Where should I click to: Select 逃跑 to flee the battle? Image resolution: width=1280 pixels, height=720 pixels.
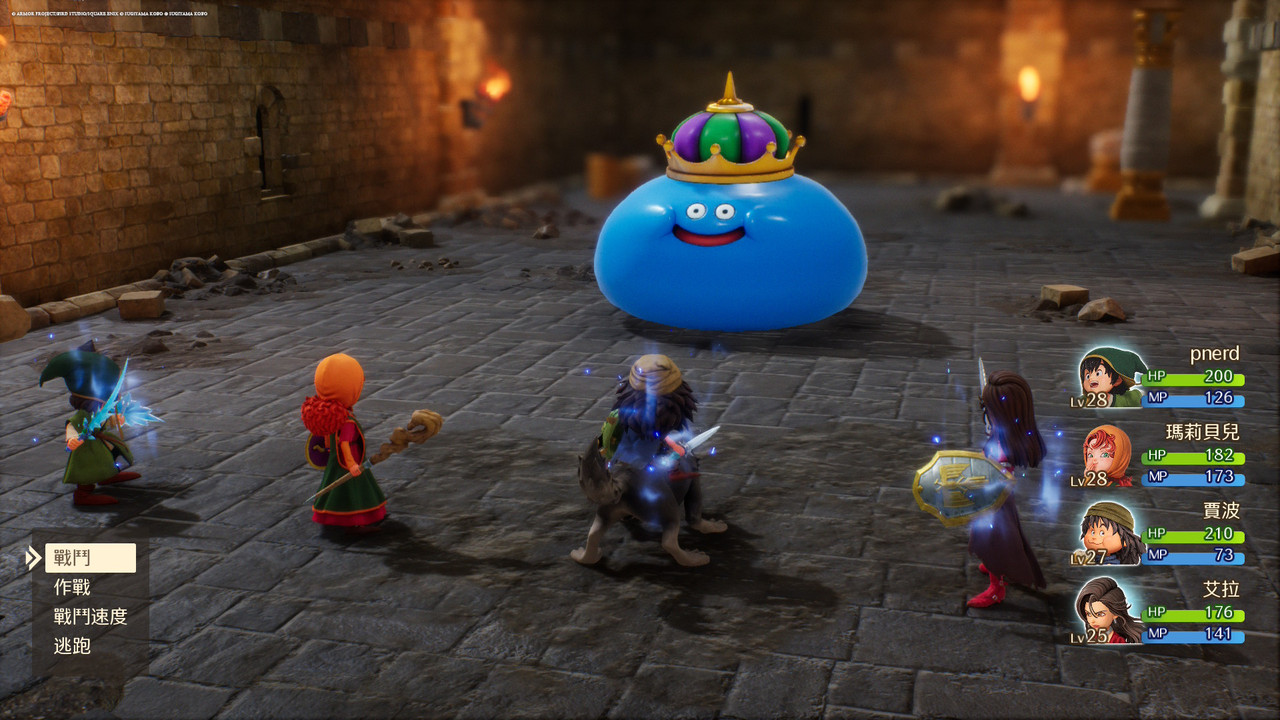point(72,646)
